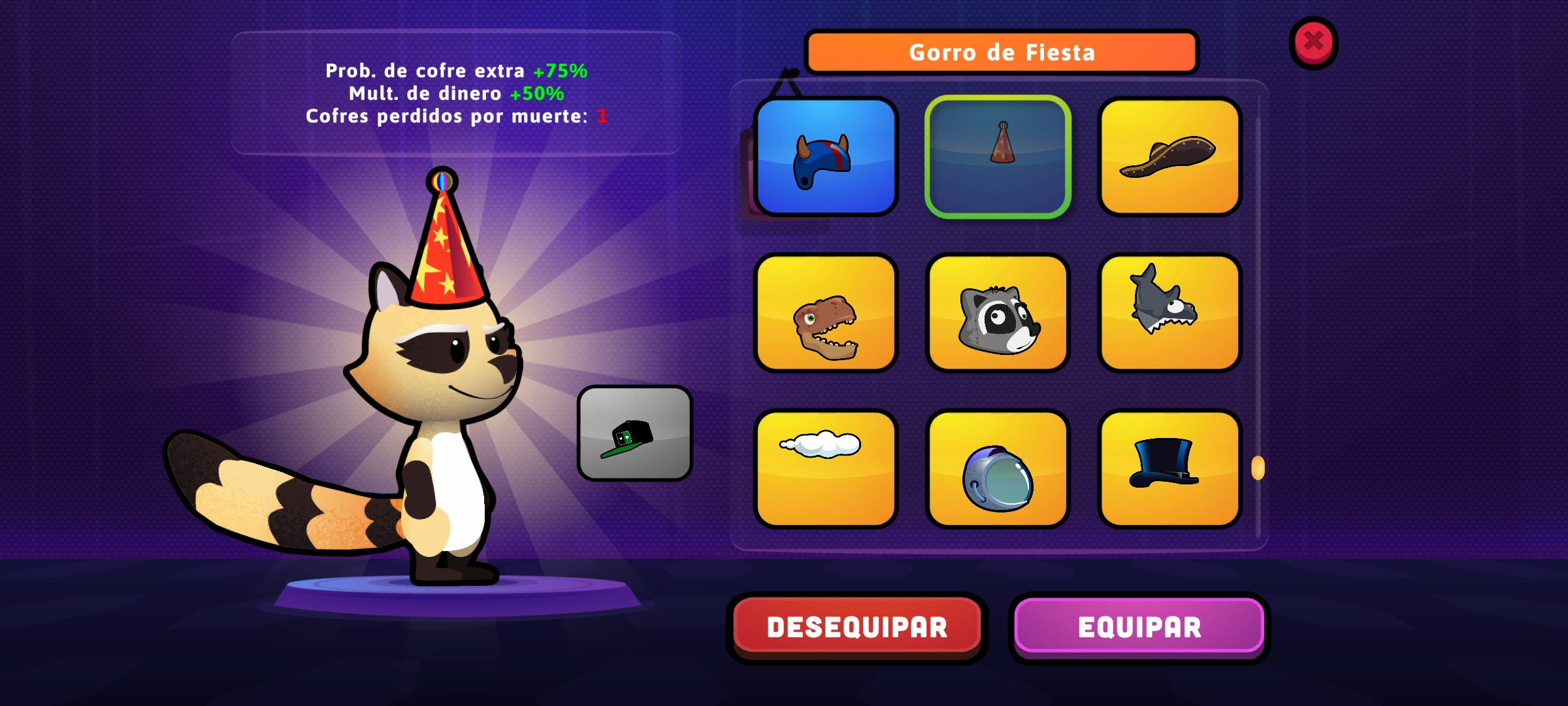Image resolution: width=1568 pixels, height=706 pixels.
Task: Choose the grey shark hat tile
Action: tap(1169, 313)
